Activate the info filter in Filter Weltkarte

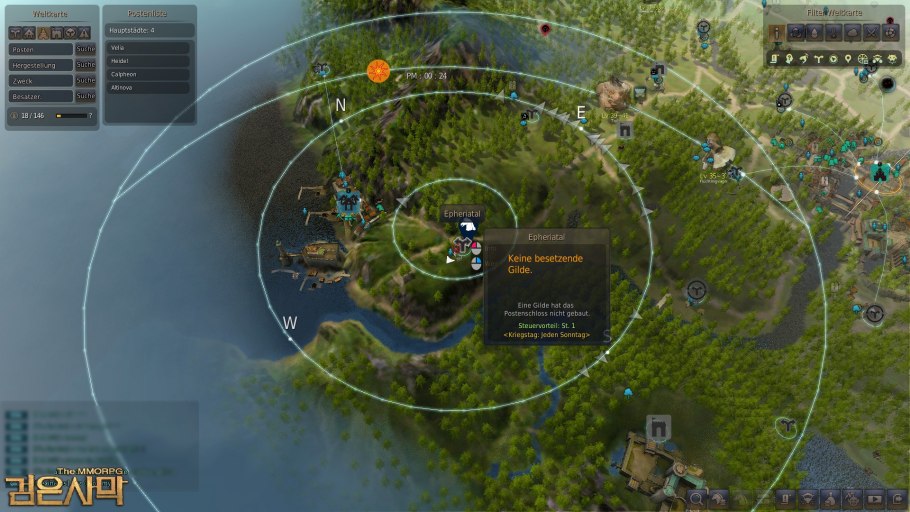[x=779, y=32]
